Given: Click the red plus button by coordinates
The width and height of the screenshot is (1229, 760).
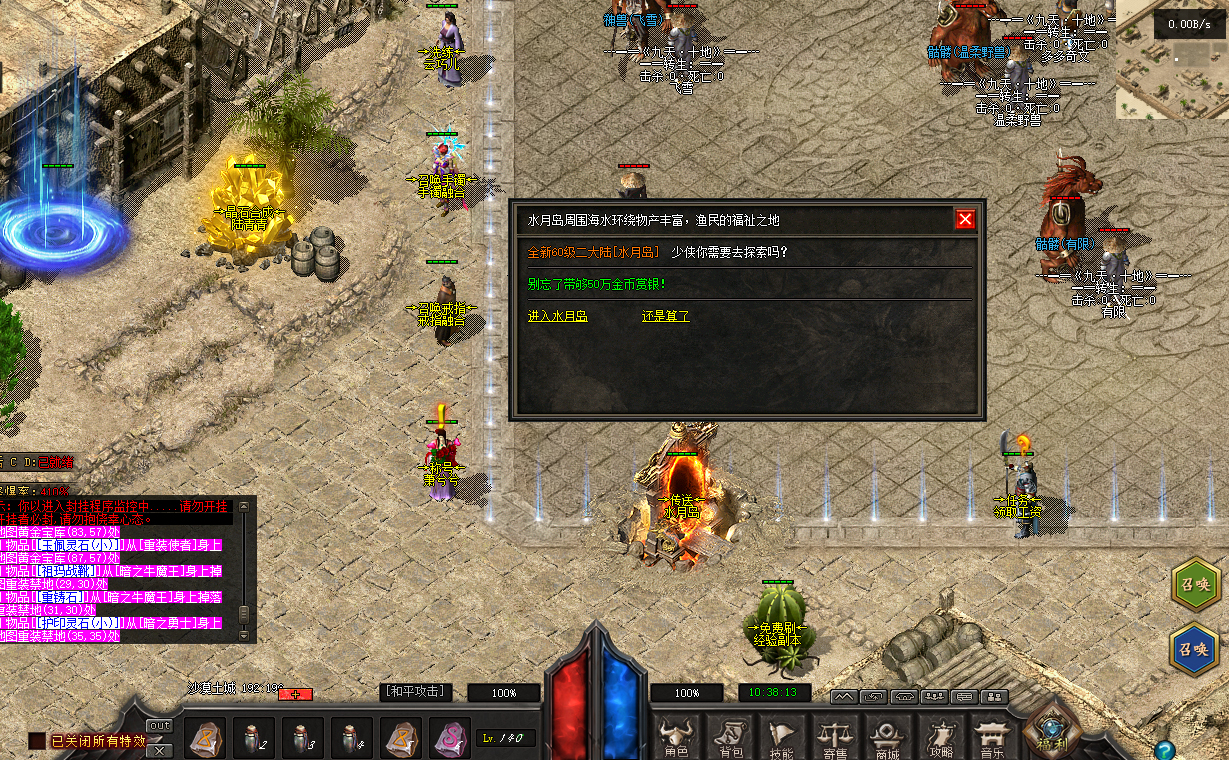Looking at the screenshot, I should pyautogui.click(x=296, y=694).
